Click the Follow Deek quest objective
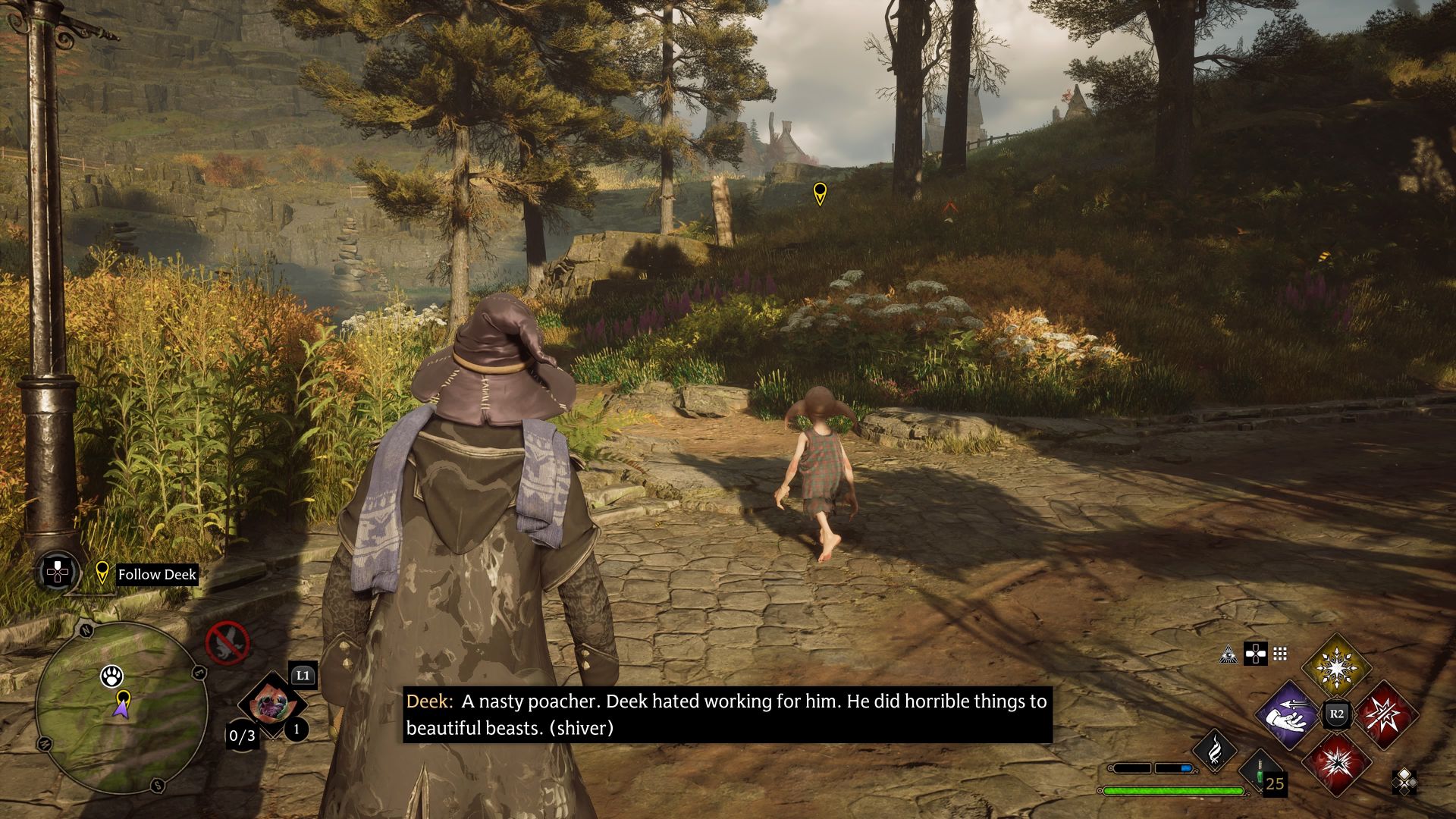Image resolution: width=1456 pixels, height=819 pixels. 157,574
